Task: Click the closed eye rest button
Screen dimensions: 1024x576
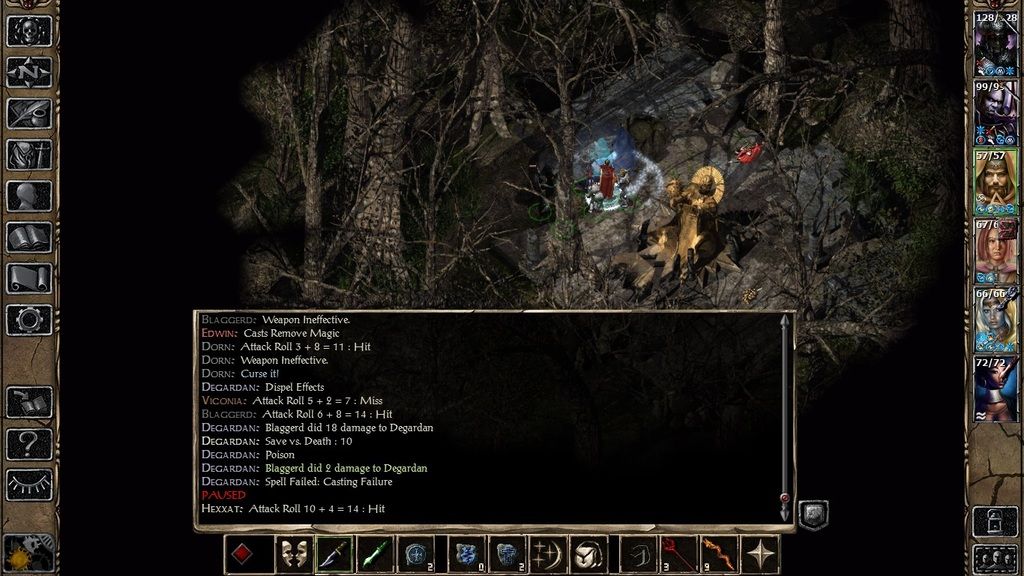Action: 28,484
